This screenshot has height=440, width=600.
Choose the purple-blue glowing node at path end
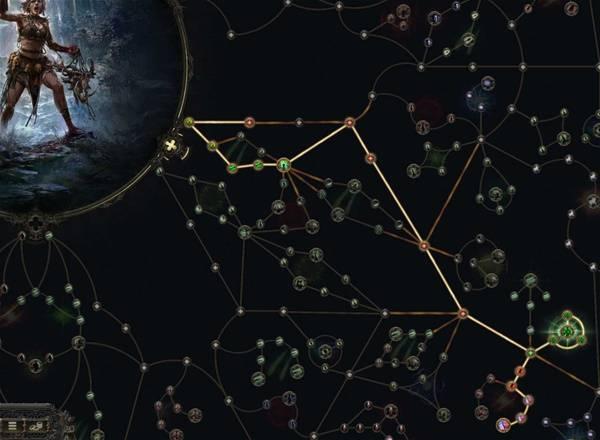point(504,424)
